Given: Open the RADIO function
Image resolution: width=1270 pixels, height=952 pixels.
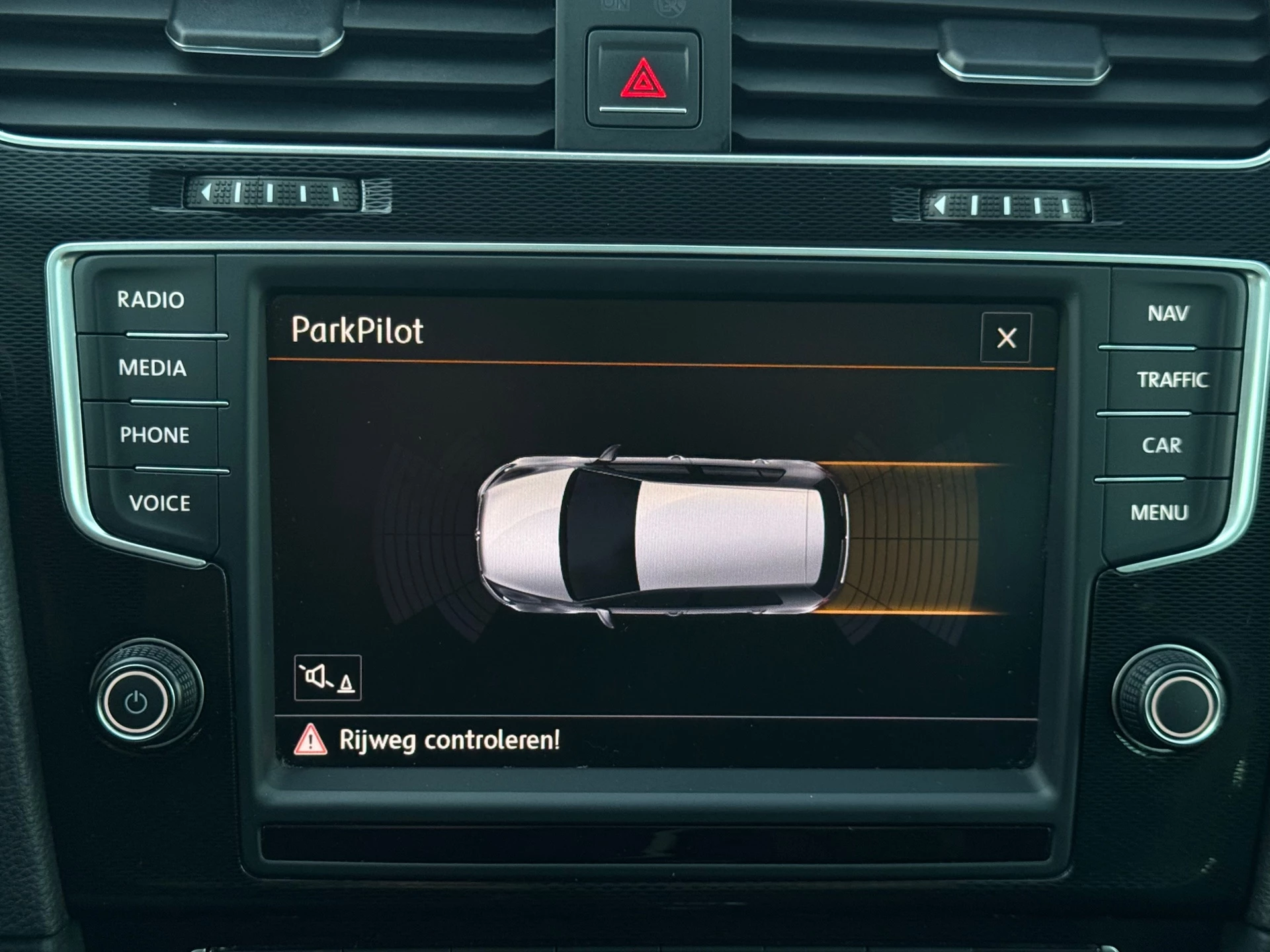Looking at the screenshot, I should pyautogui.click(x=151, y=300).
